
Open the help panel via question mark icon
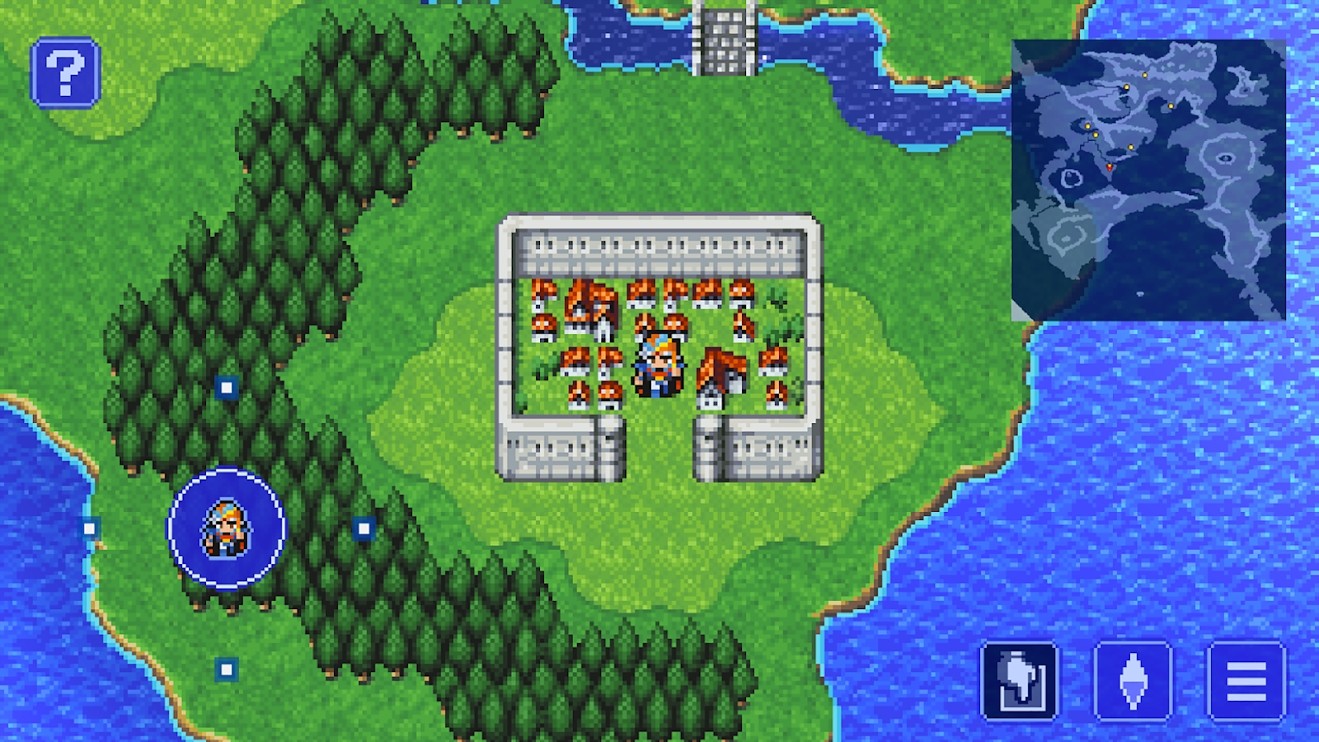(64, 72)
